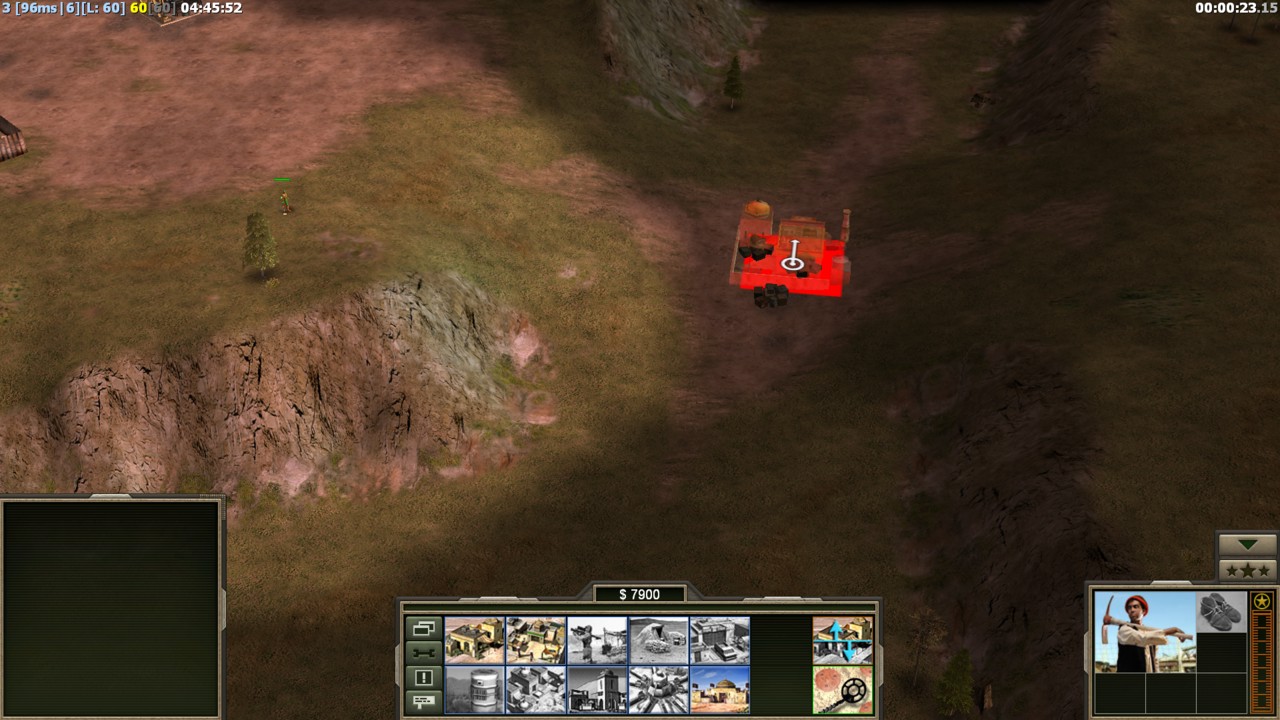Select the domed Command Center icon
The height and width of the screenshot is (720, 1280).
[x=720, y=690]
